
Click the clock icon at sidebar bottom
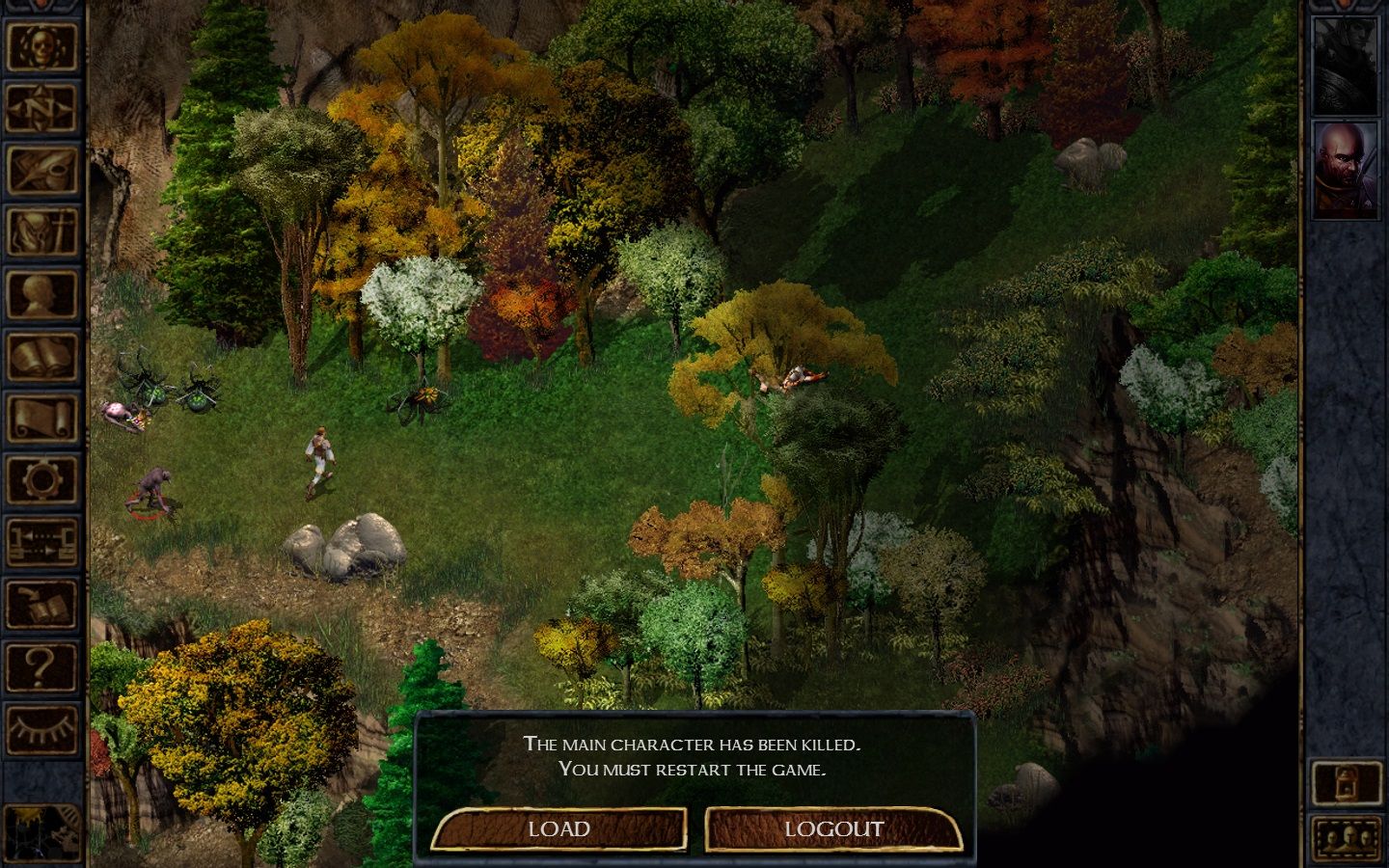tap(42, 831)
